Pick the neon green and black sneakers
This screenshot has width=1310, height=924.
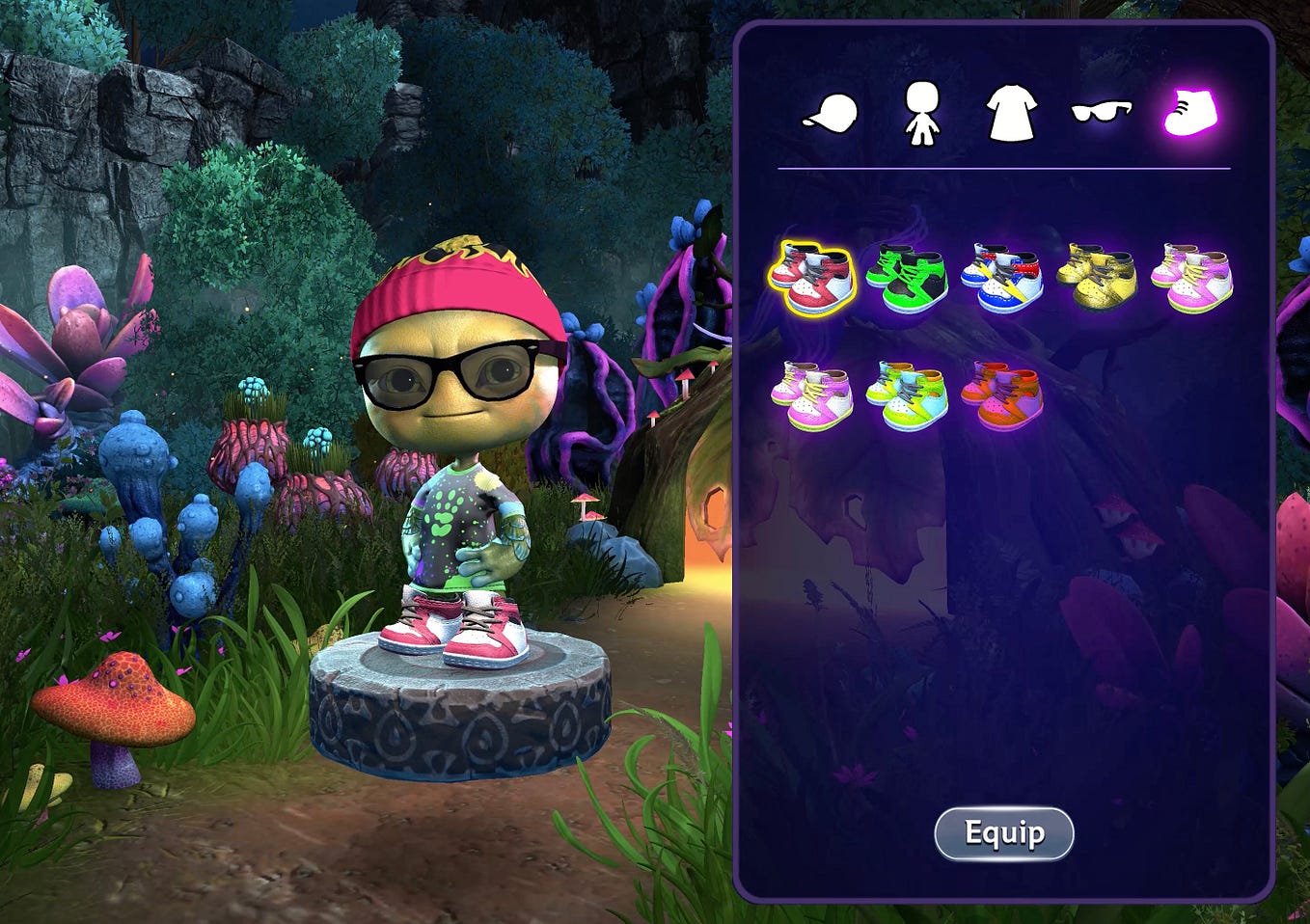907,279
